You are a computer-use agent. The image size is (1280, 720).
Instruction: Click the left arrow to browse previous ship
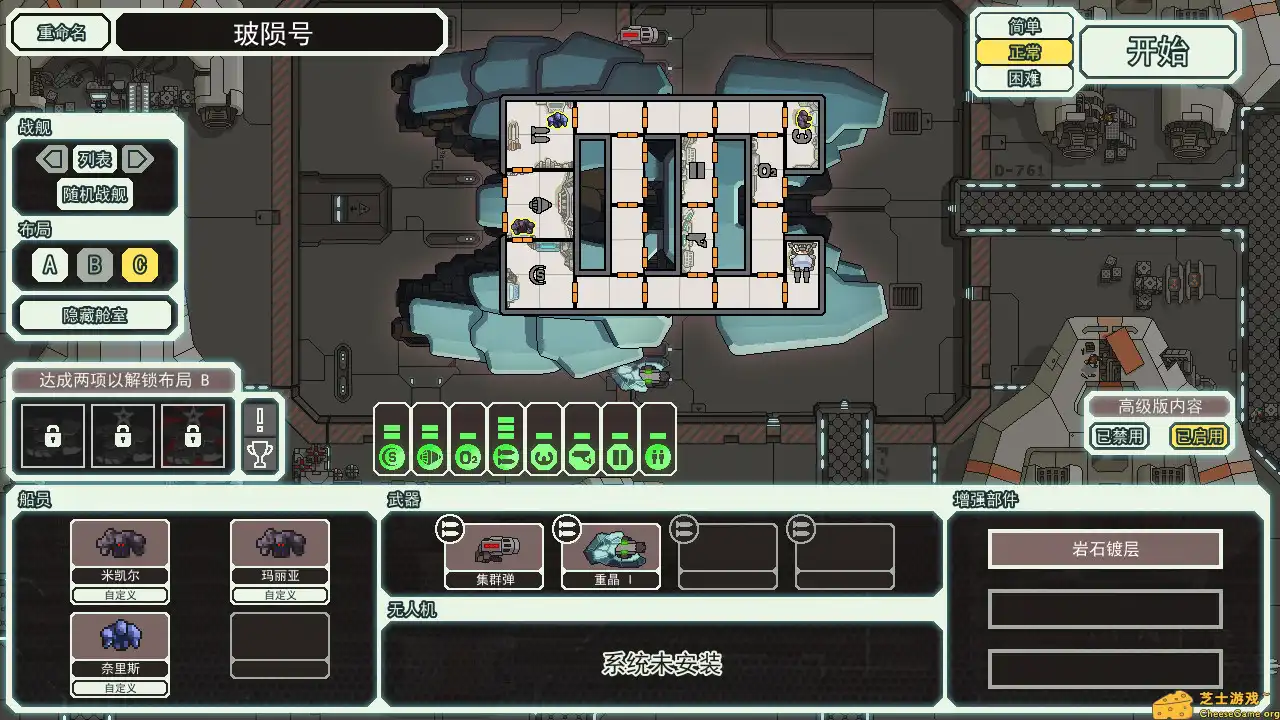[x=51, y=160]
